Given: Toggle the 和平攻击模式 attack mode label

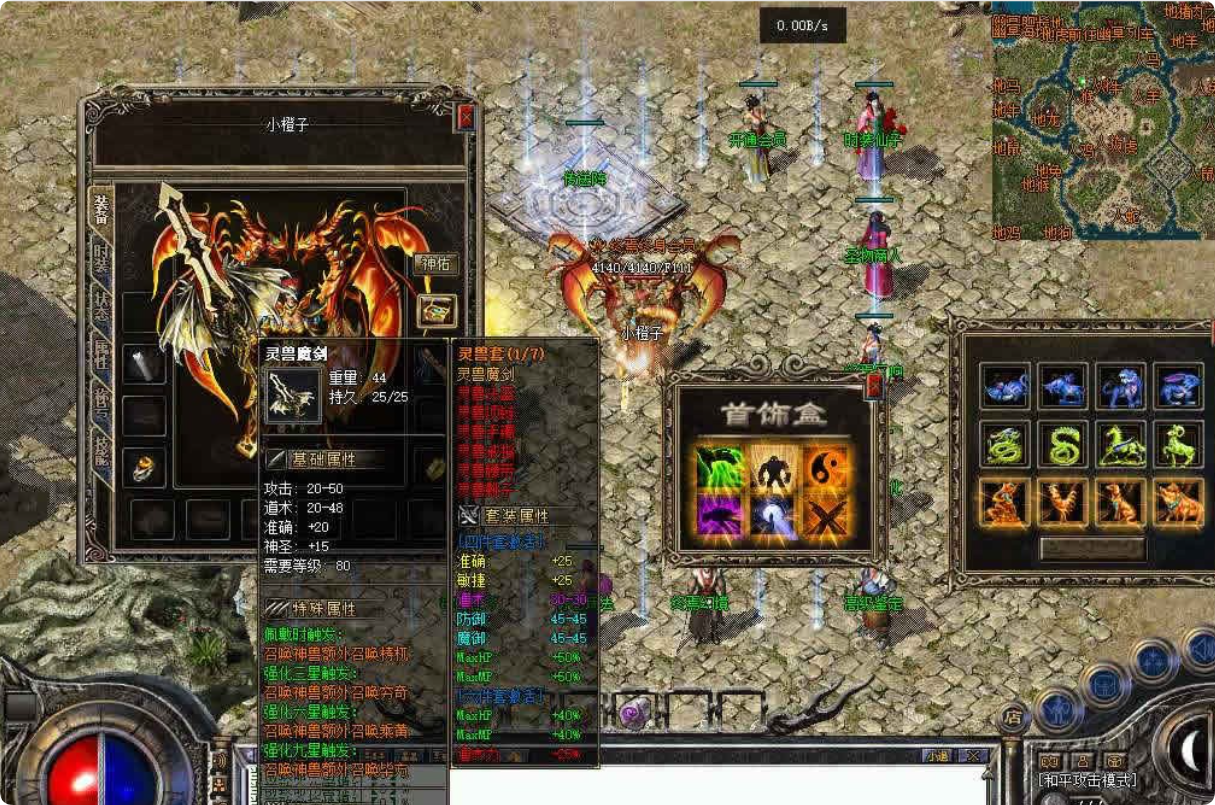Looking at the screenshot, I should click(1088, 780).
